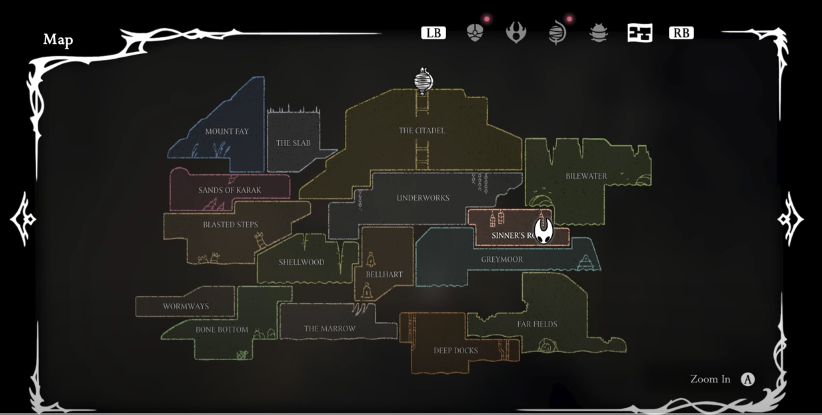
Task: Select the Bellhart map region
Action: click(384, 273)
